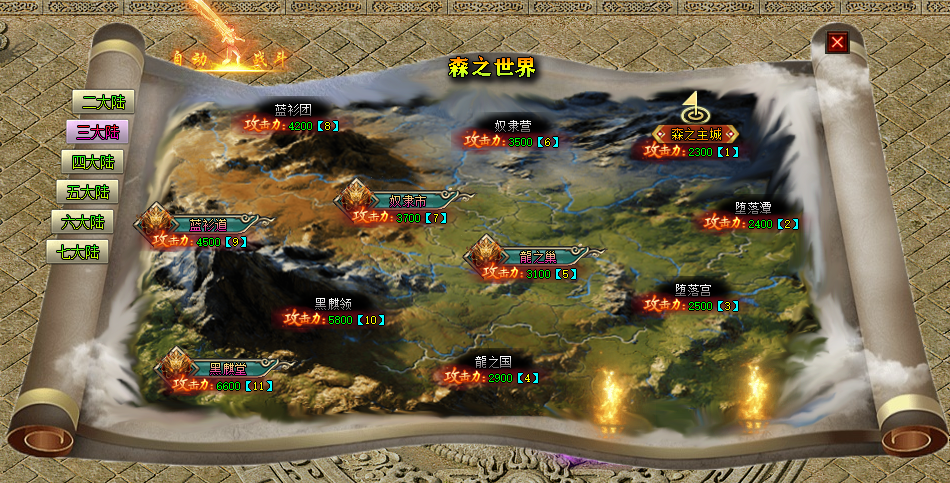950x483 pixels.
Task: Select the 堕落潭 location marker
Action: coord(752,208)
